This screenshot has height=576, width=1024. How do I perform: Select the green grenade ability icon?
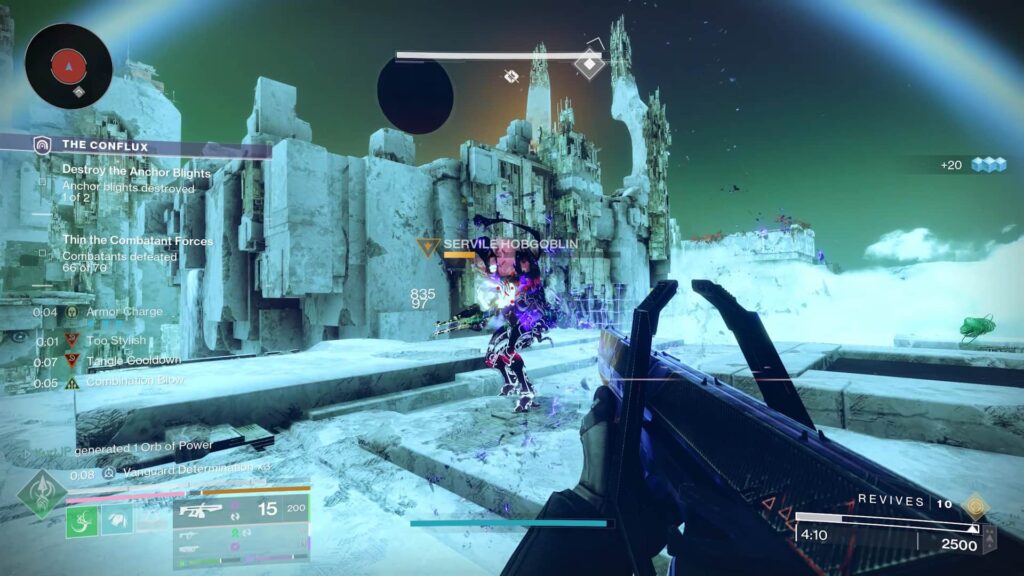[82, 521]
